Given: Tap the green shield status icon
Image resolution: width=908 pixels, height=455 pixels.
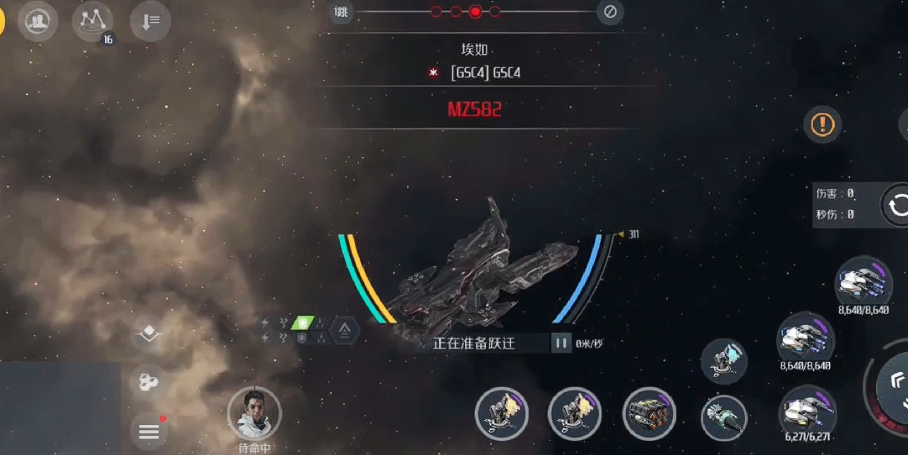Looking at the screenshot, I should tap(301, 323).
